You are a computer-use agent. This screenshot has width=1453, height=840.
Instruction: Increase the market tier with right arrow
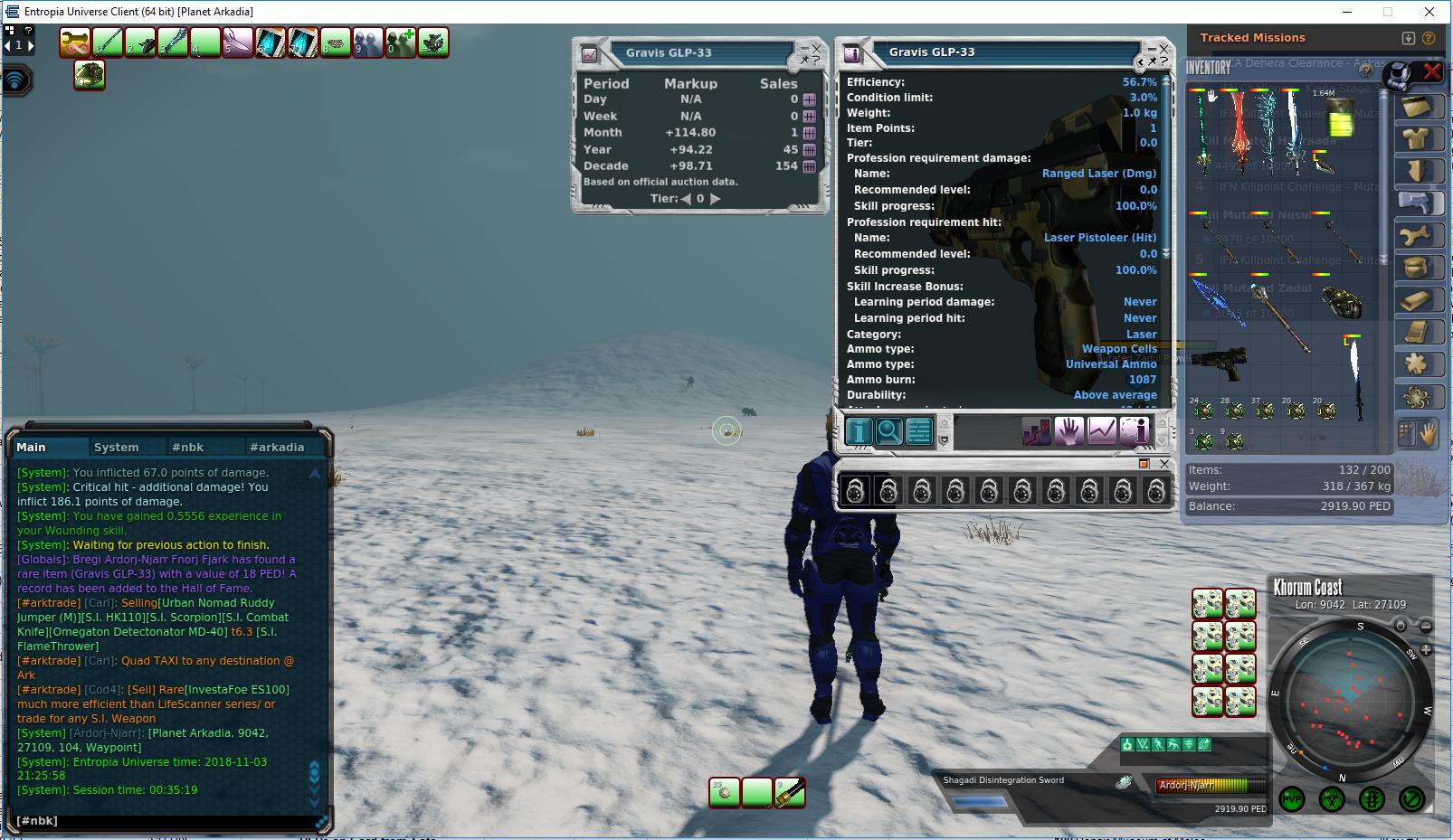pyautogui.click(x=716, y=199)
